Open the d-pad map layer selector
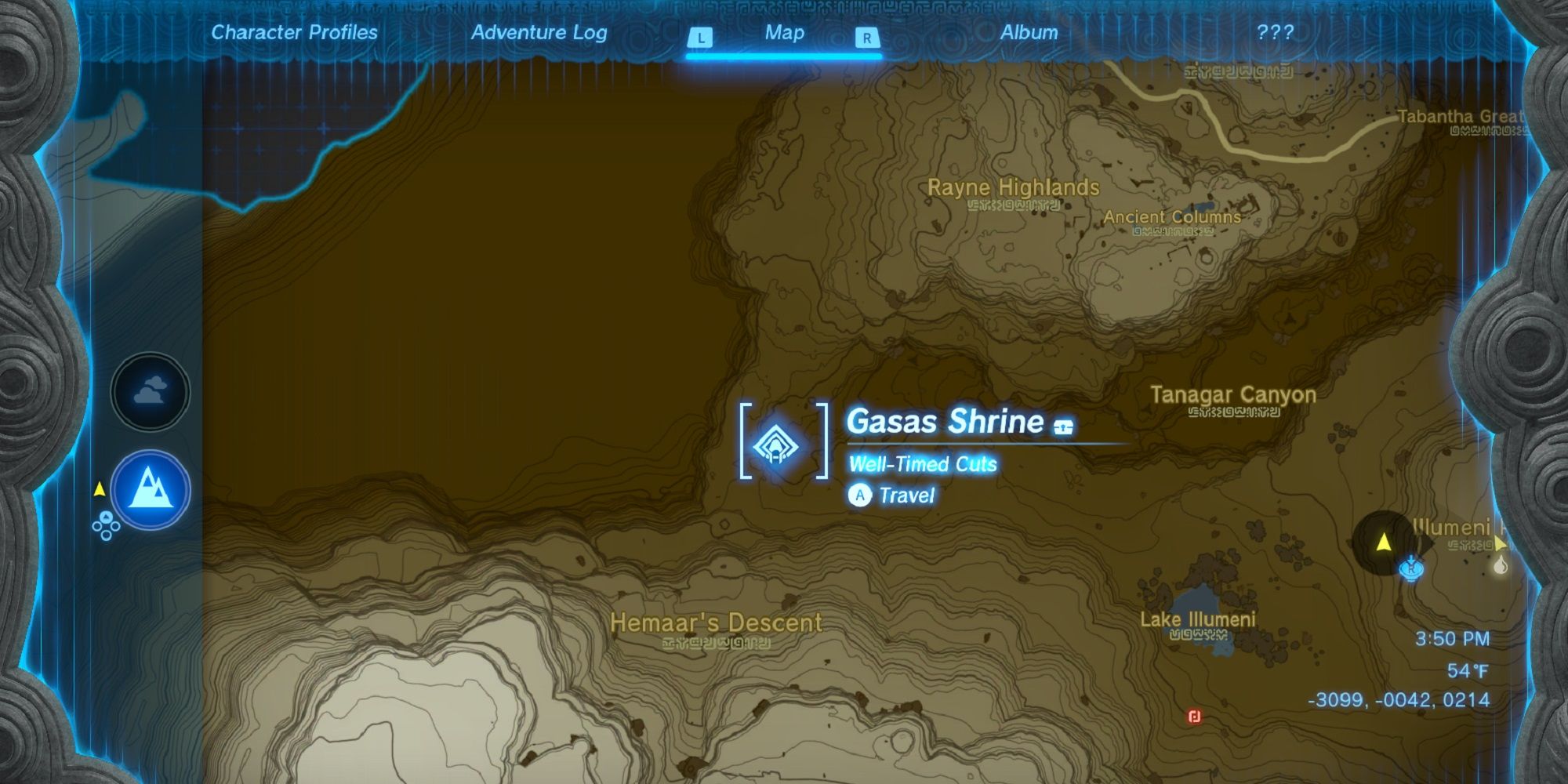This screenshot has height=784, width=1568. 106,526
